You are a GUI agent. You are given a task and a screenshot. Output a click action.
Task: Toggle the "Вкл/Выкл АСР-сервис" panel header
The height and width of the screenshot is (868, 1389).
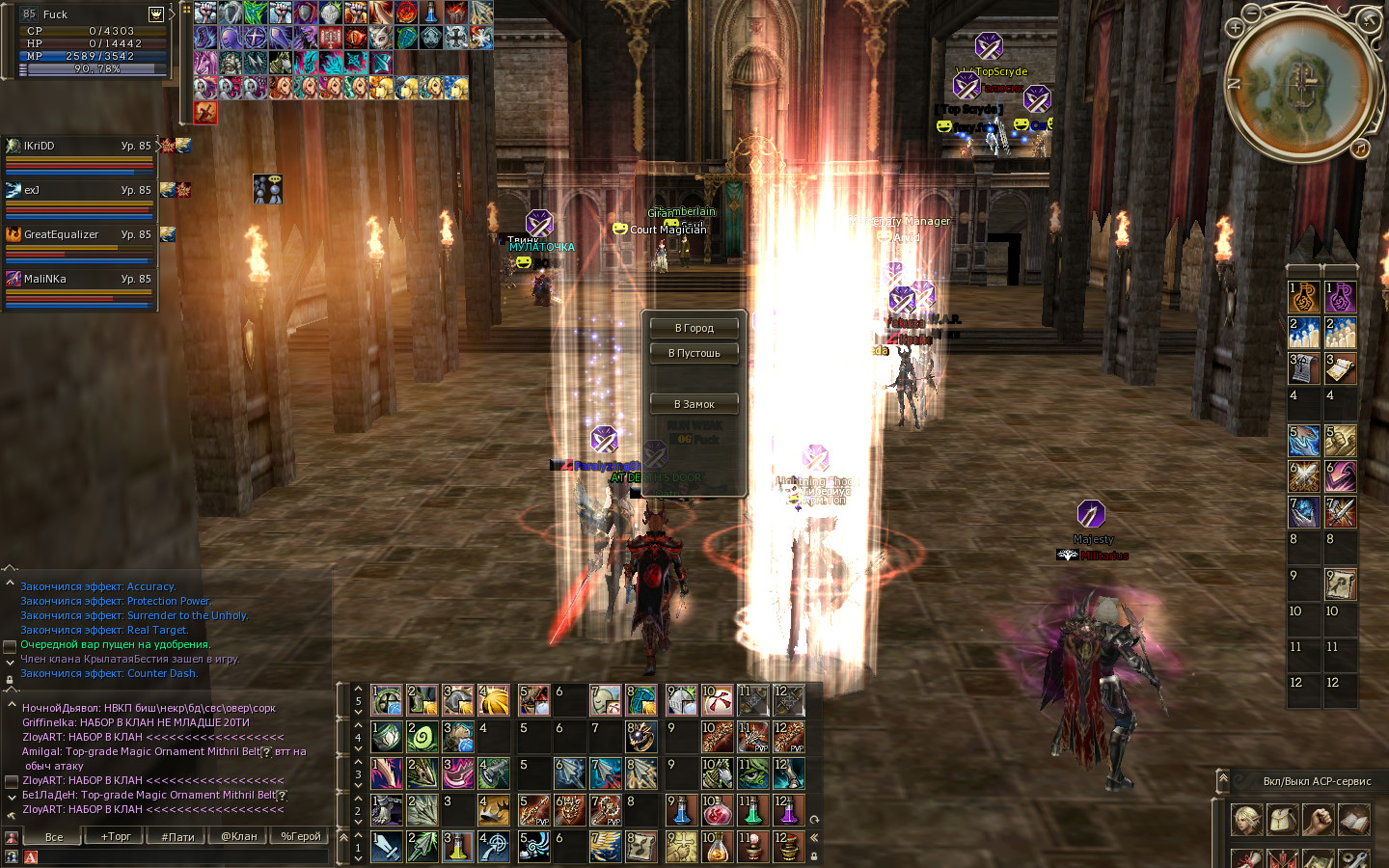[1316, 781]
